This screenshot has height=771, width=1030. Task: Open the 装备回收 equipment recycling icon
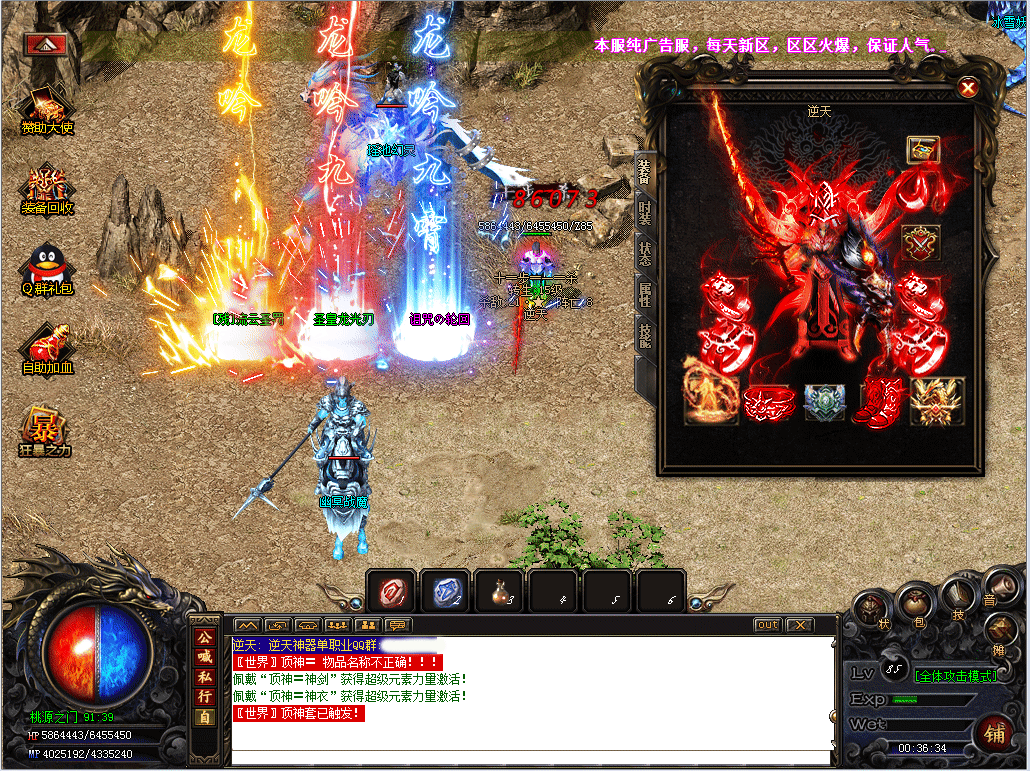[x=48, y=190]
